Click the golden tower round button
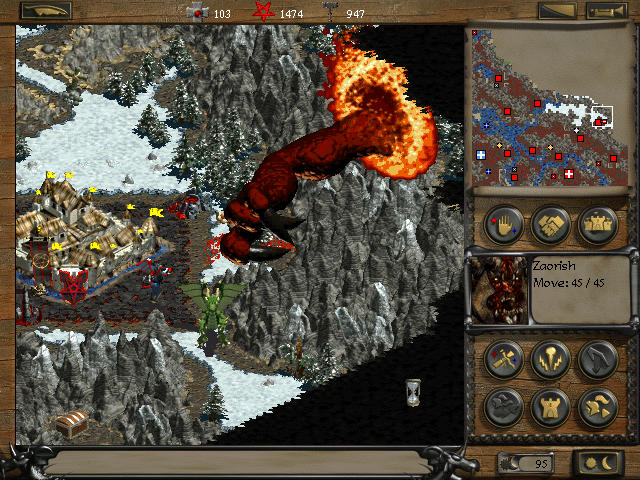 (x=551, y=406)
